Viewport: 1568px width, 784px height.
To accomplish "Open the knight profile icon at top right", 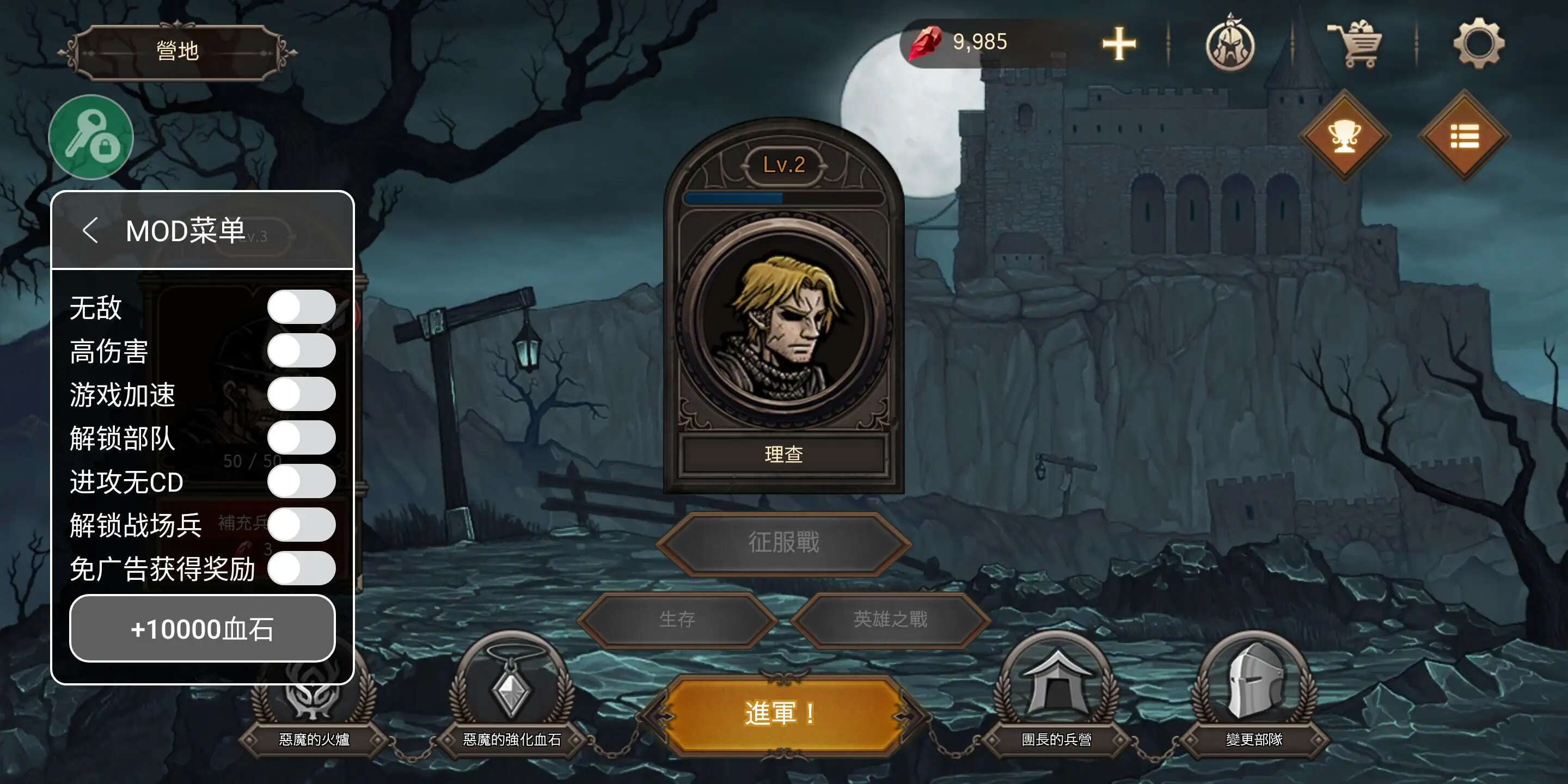I will 1230,44.
